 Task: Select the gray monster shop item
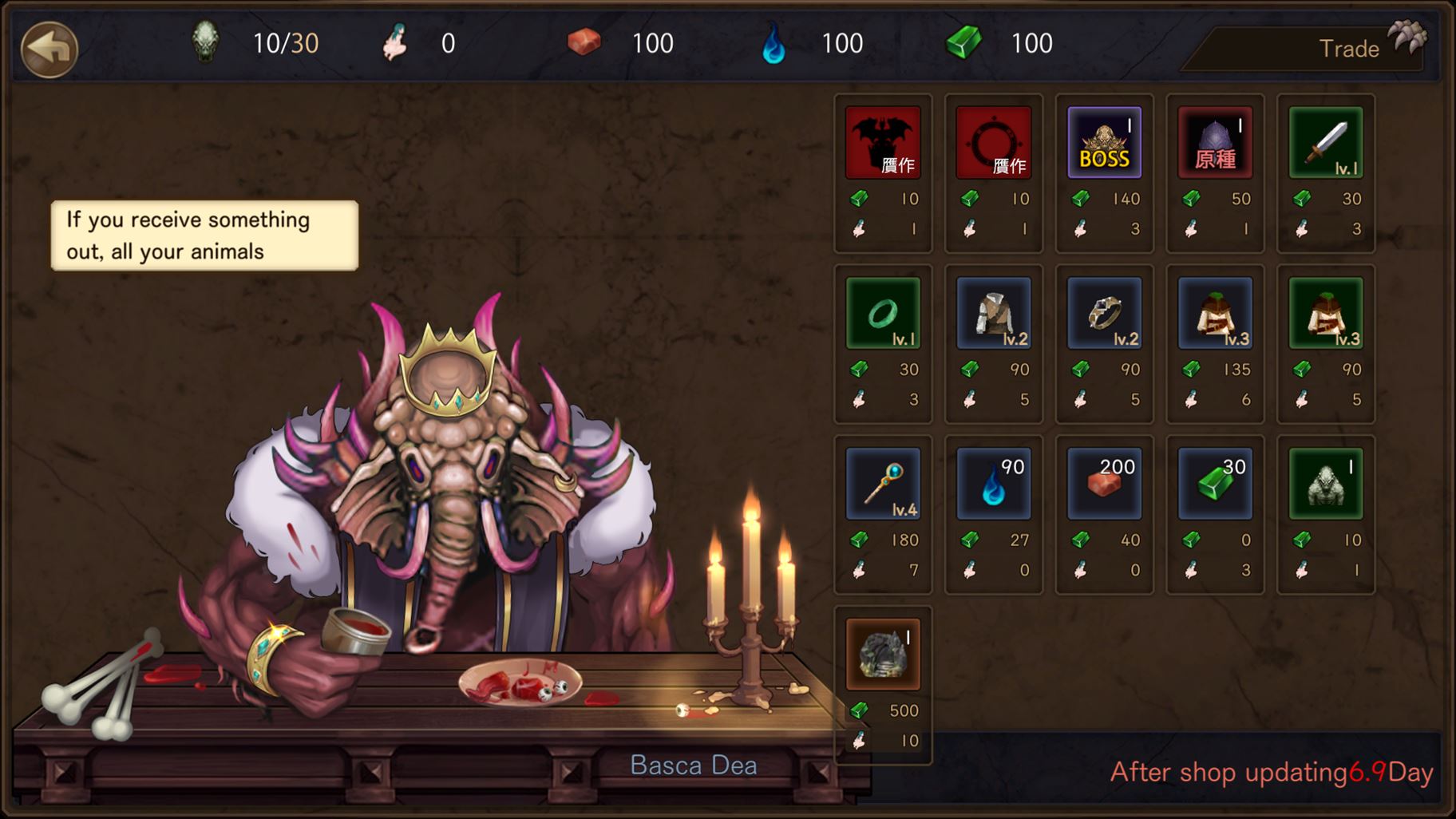pos(1326,484)
